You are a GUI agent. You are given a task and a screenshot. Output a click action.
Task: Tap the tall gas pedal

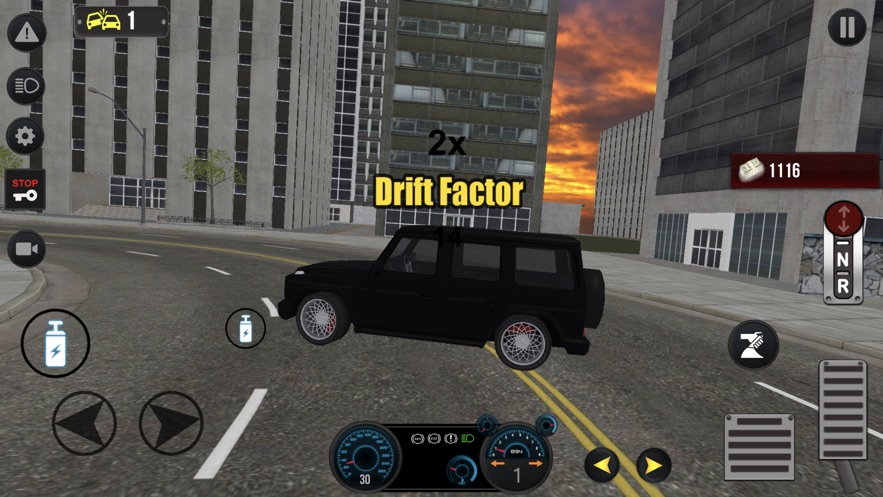coord(842,409)
